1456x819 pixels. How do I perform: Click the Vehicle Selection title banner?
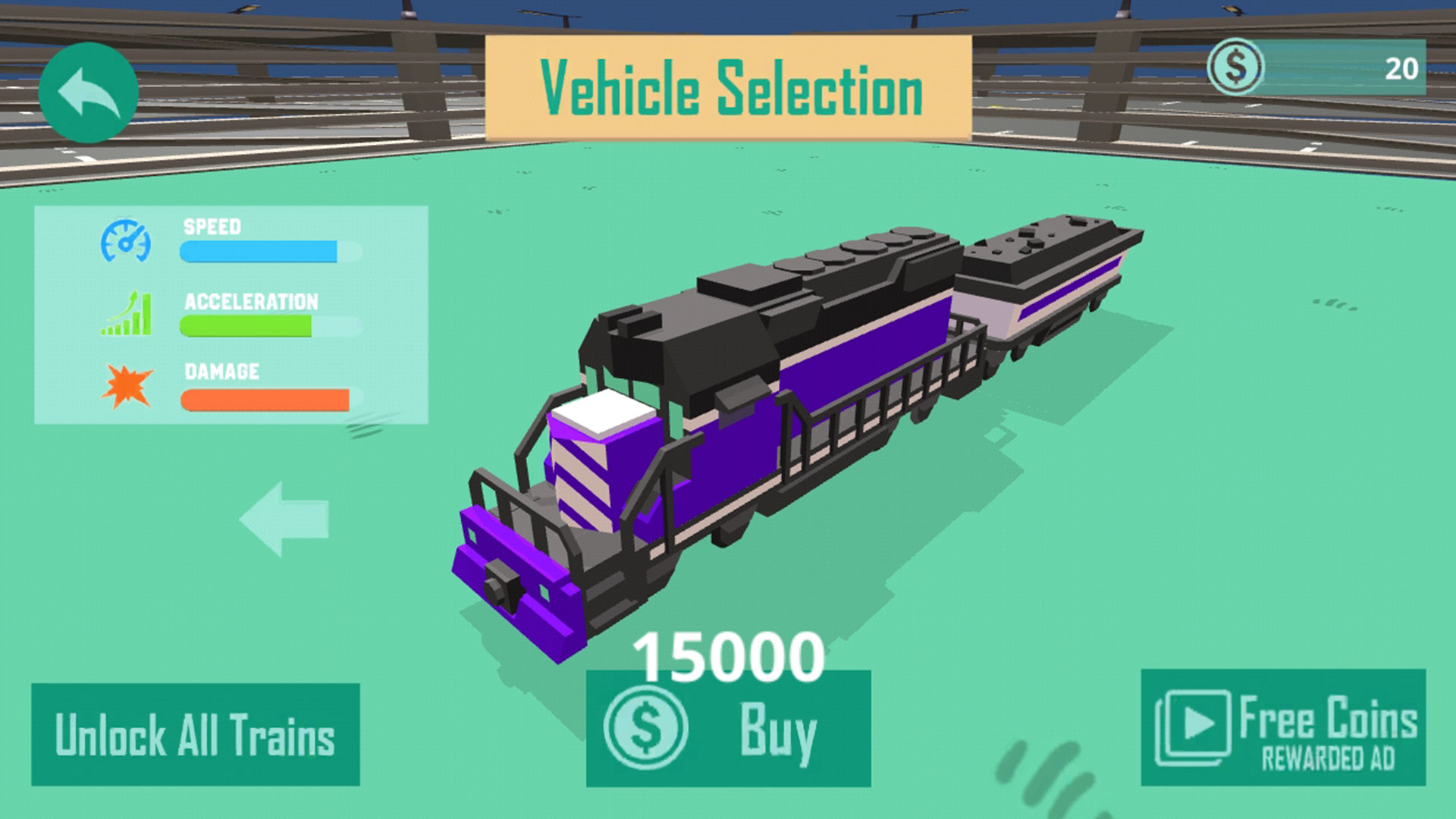pyautogui.click(x=730, y=85)
